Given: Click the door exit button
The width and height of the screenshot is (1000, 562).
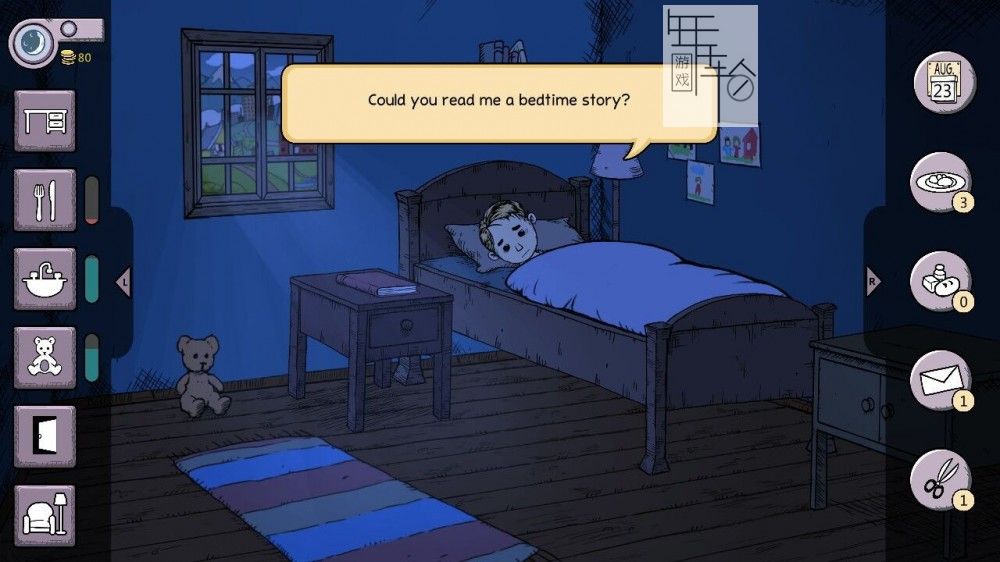Looking at the screenshot, I should (x=45, y=436).
